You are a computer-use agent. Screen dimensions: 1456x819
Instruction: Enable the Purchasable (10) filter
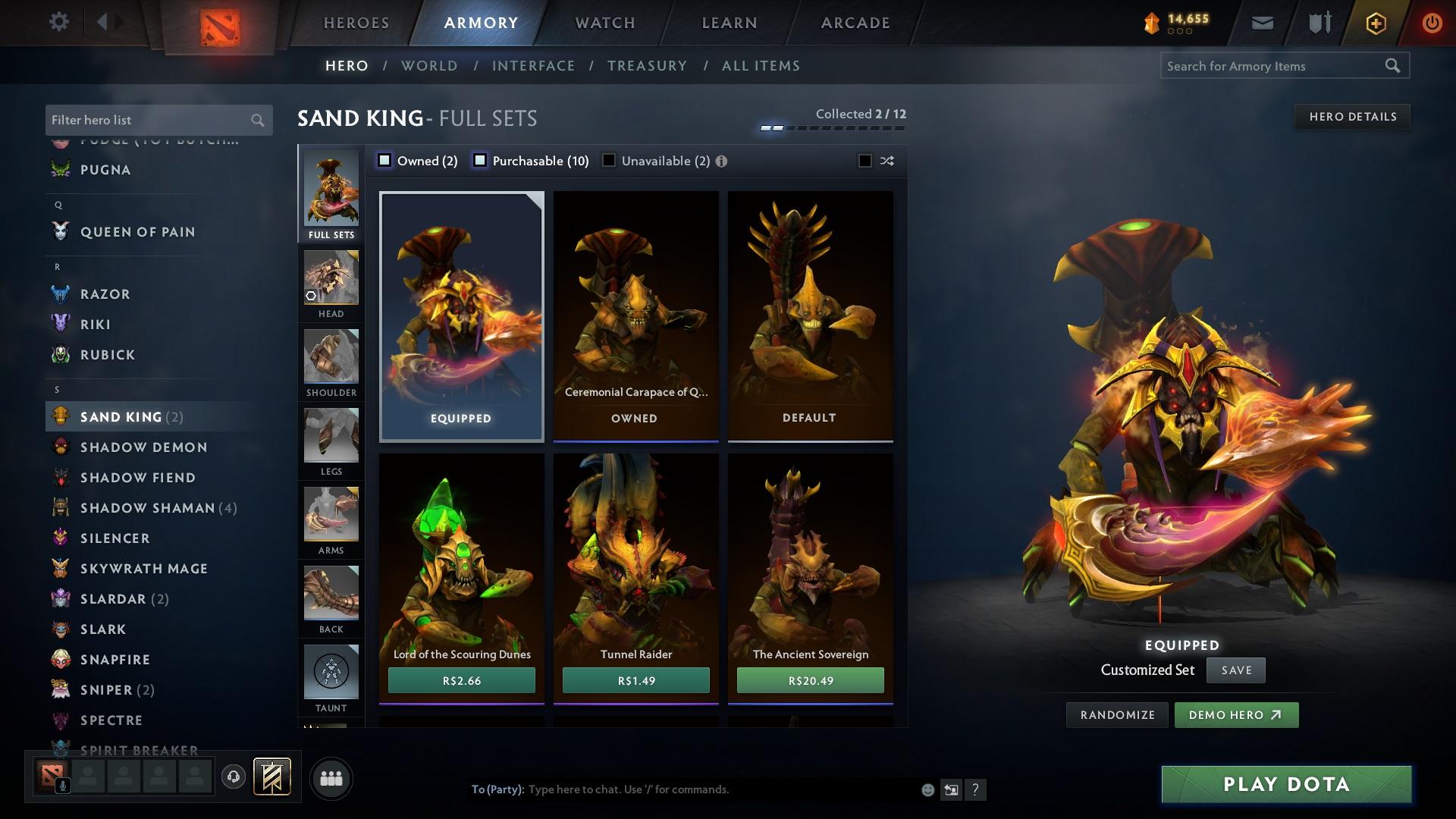tap(479, 160)
